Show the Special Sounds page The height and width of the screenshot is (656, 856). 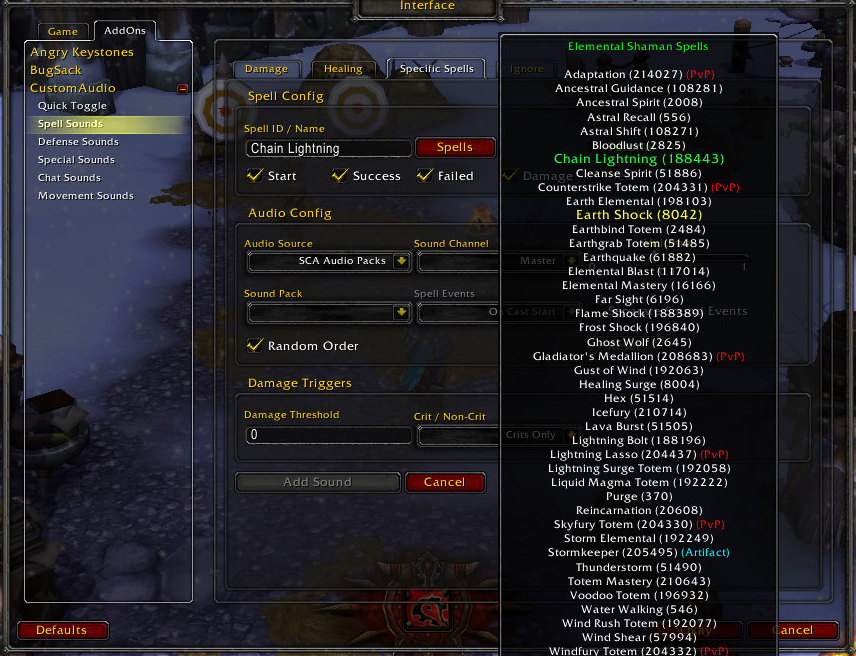pyautogui.click(x=76, y=160)
